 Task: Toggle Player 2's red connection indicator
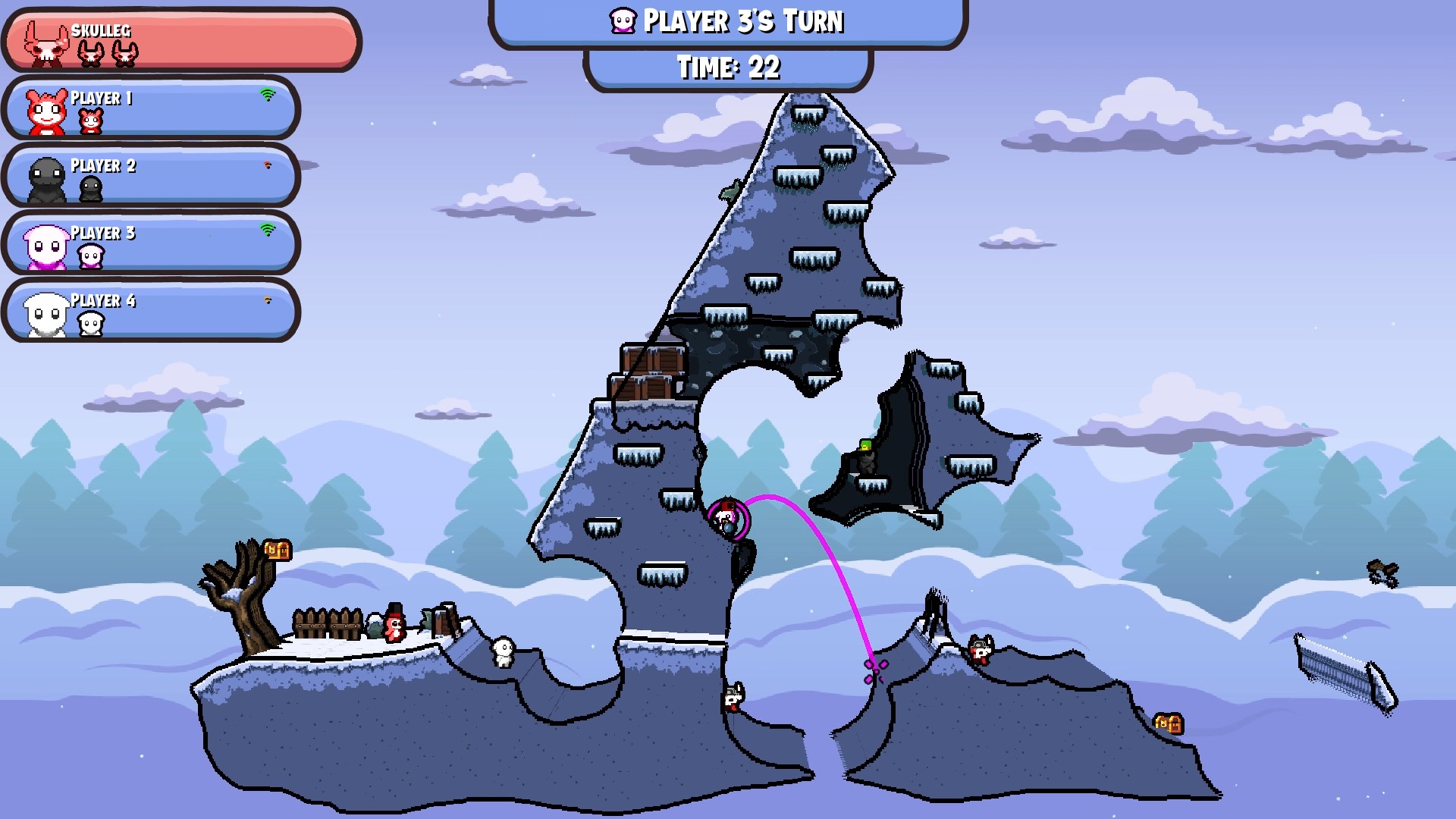267,165
